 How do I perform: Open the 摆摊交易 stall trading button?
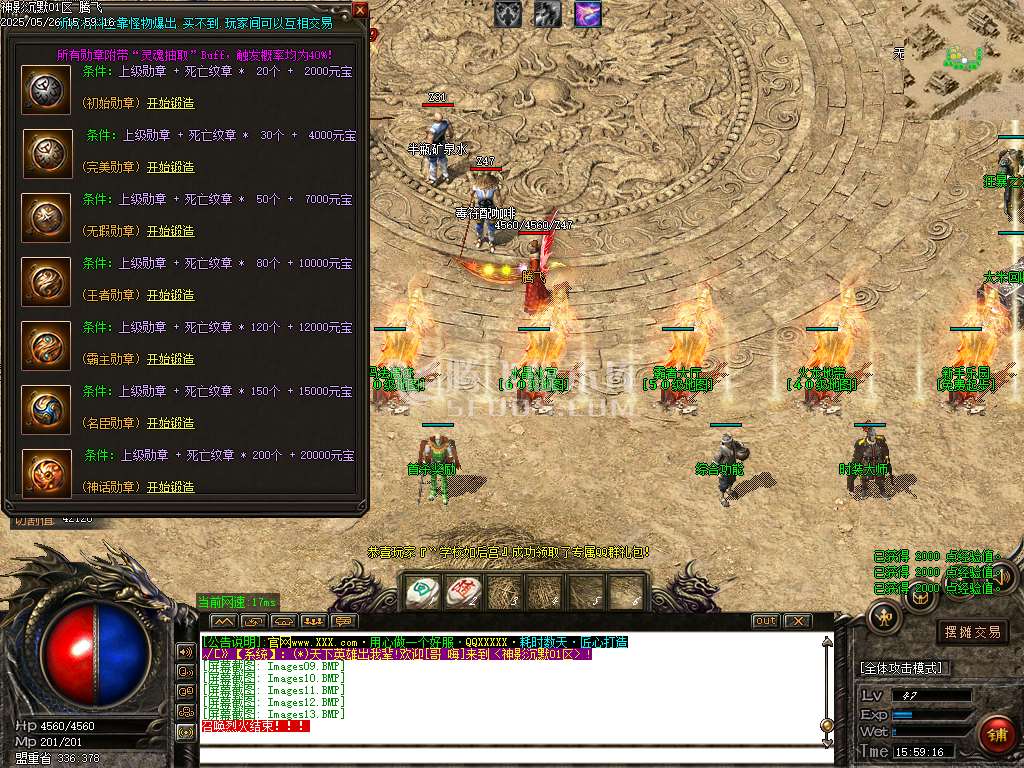tap(973, 632)
